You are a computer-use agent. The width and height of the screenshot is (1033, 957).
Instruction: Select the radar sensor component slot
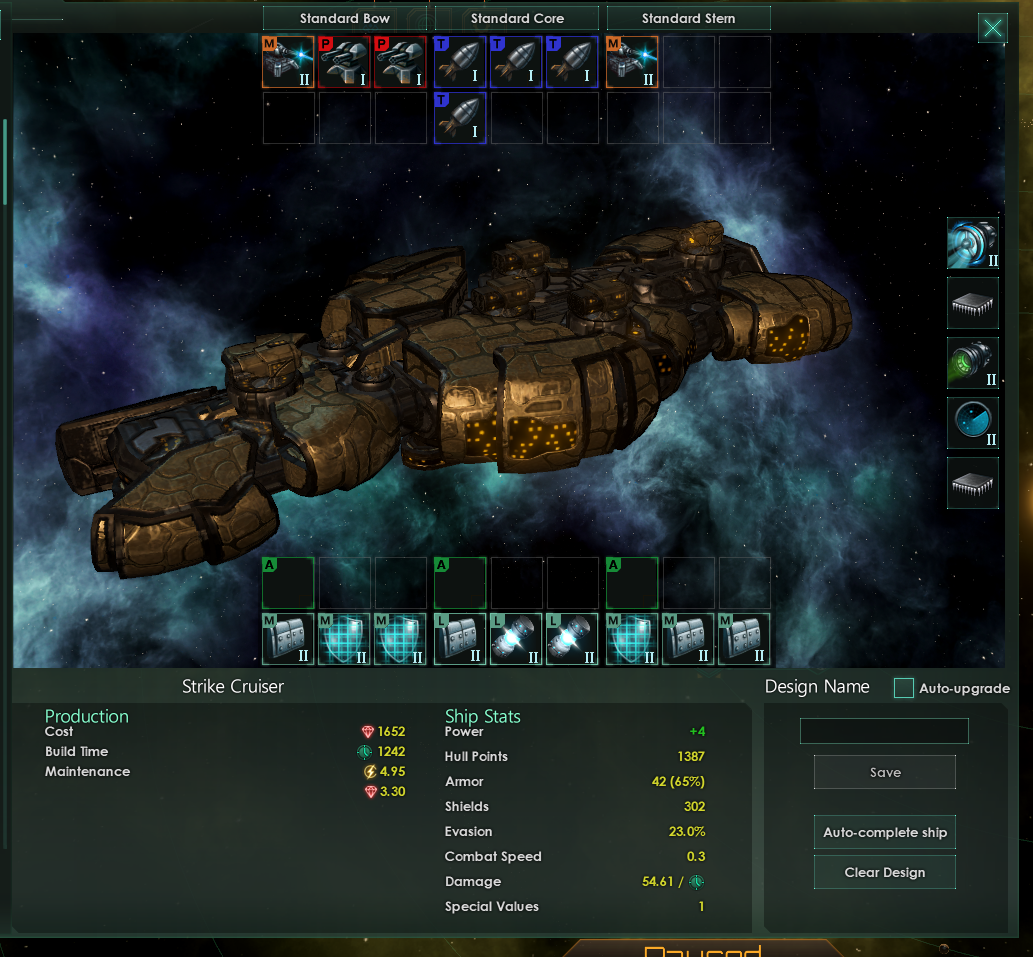pyautogui.click(x=972, y=423)
